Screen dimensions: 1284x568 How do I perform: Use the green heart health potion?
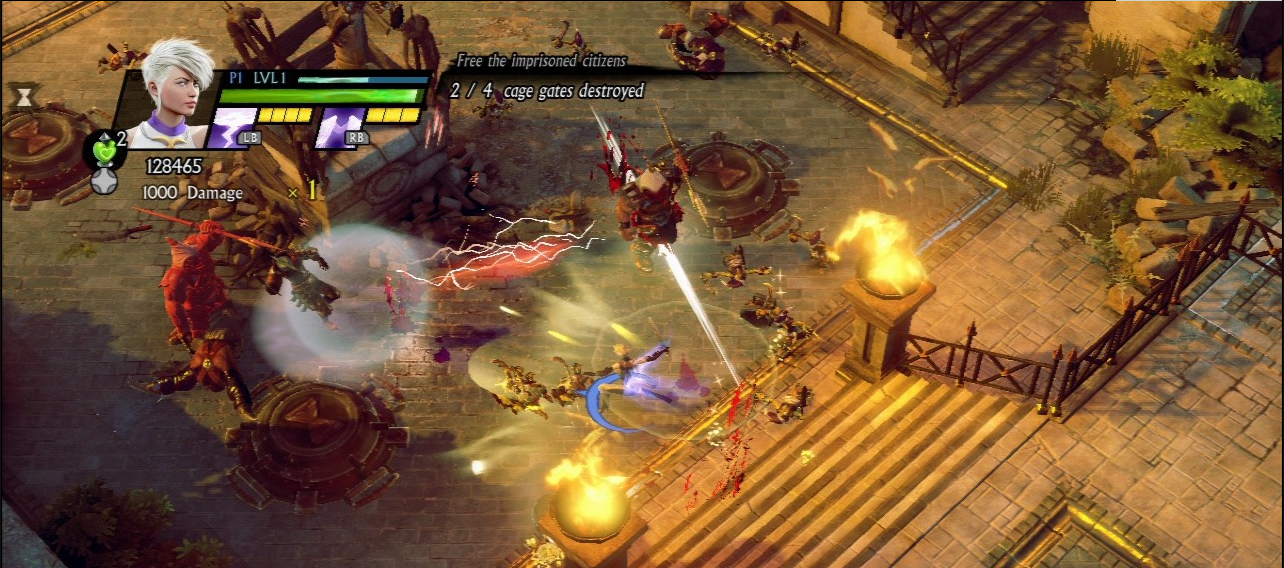pyautogui.click(x=104, y=150)
